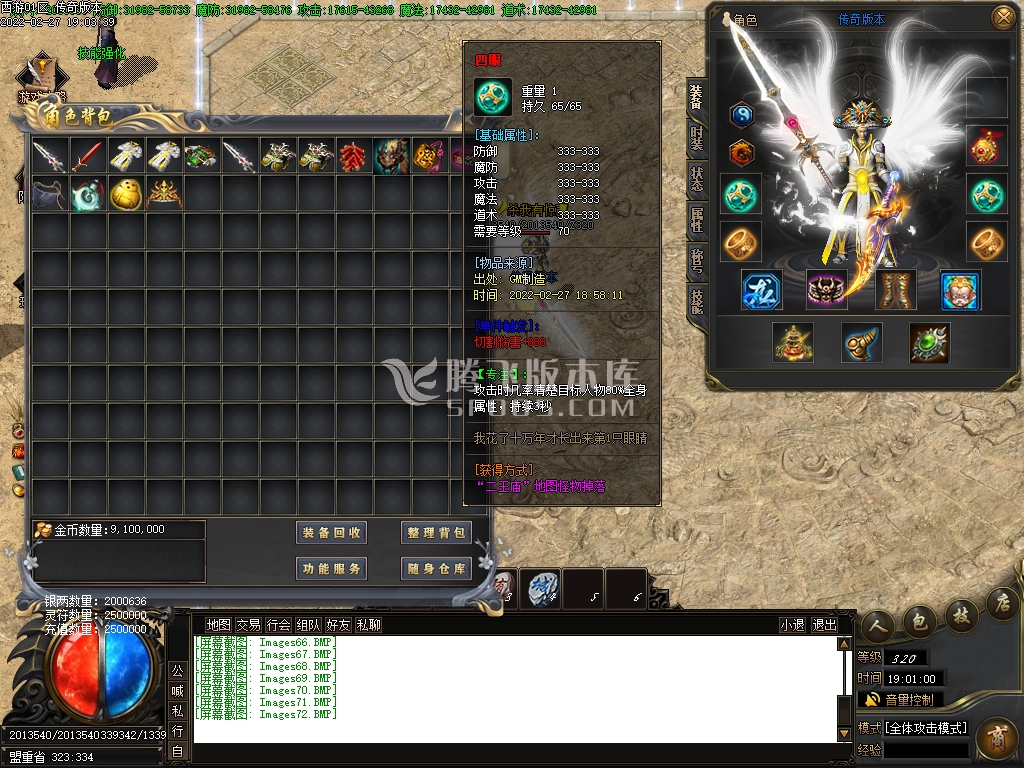Click the green gem medal equipment slot
1024x768 pixels.
pyautogui.click(x=929, y=343)
